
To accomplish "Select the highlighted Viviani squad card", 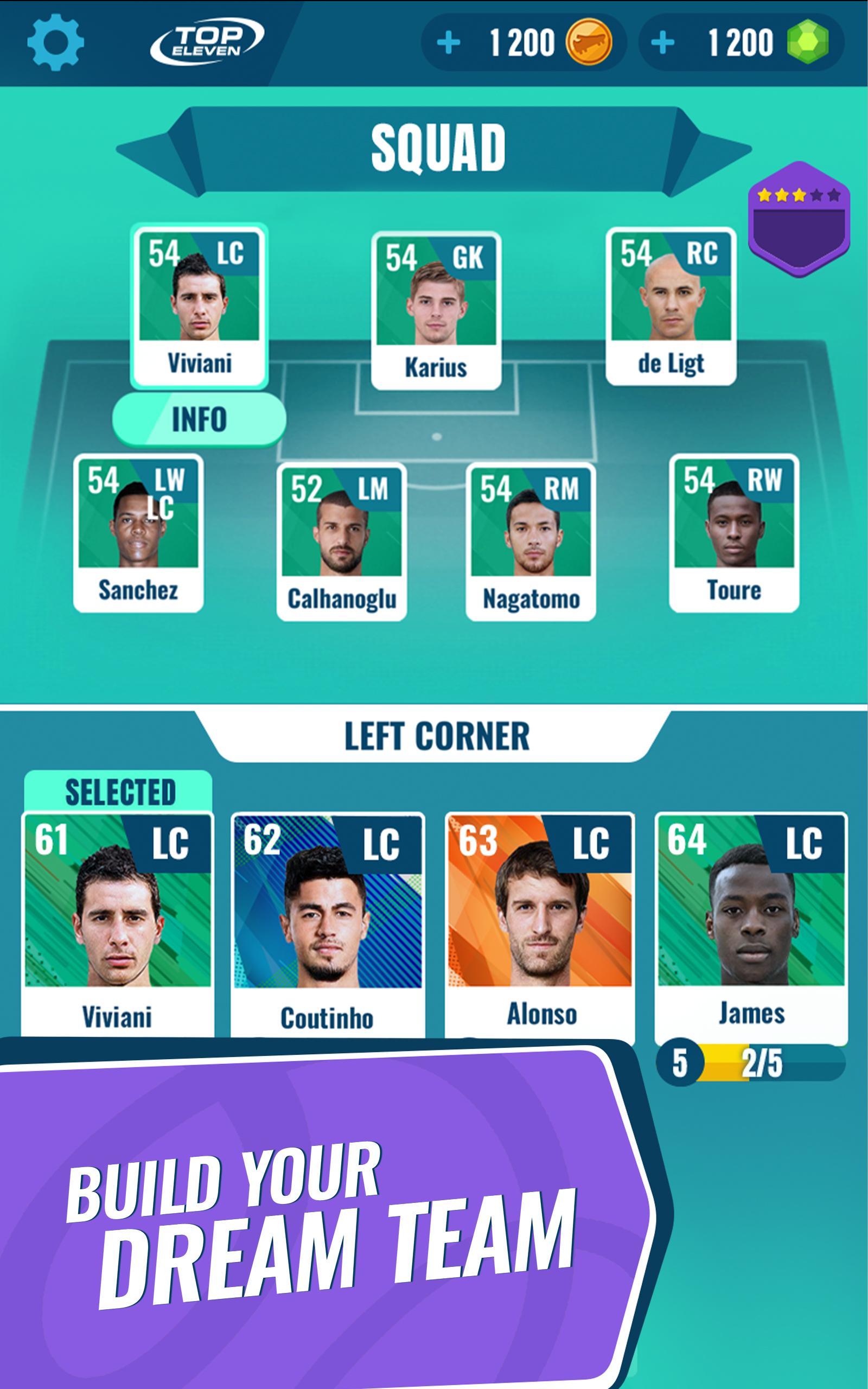I will (201, 304).
